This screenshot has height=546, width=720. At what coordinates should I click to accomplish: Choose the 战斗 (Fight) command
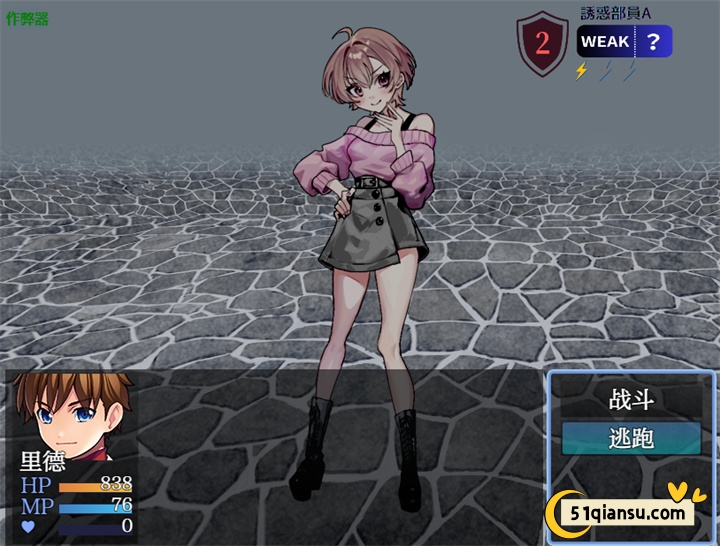click(631, 401)
